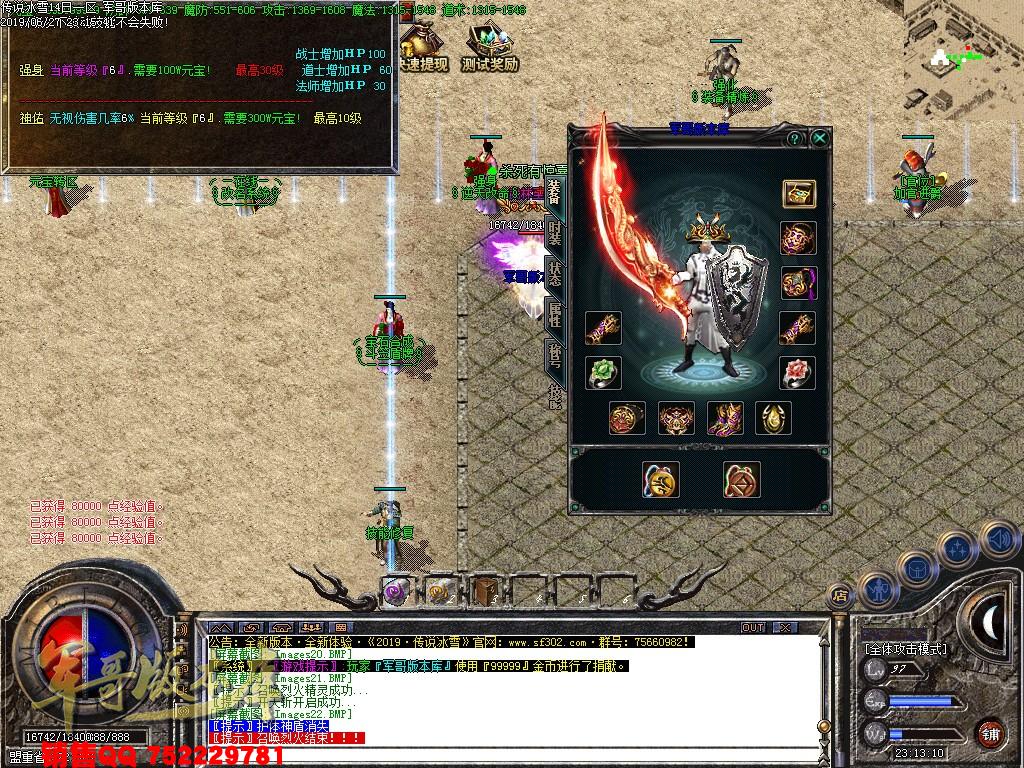Close the character equipment window
The width and height of the screenshot is (1024, 768).
click(820, 138)
